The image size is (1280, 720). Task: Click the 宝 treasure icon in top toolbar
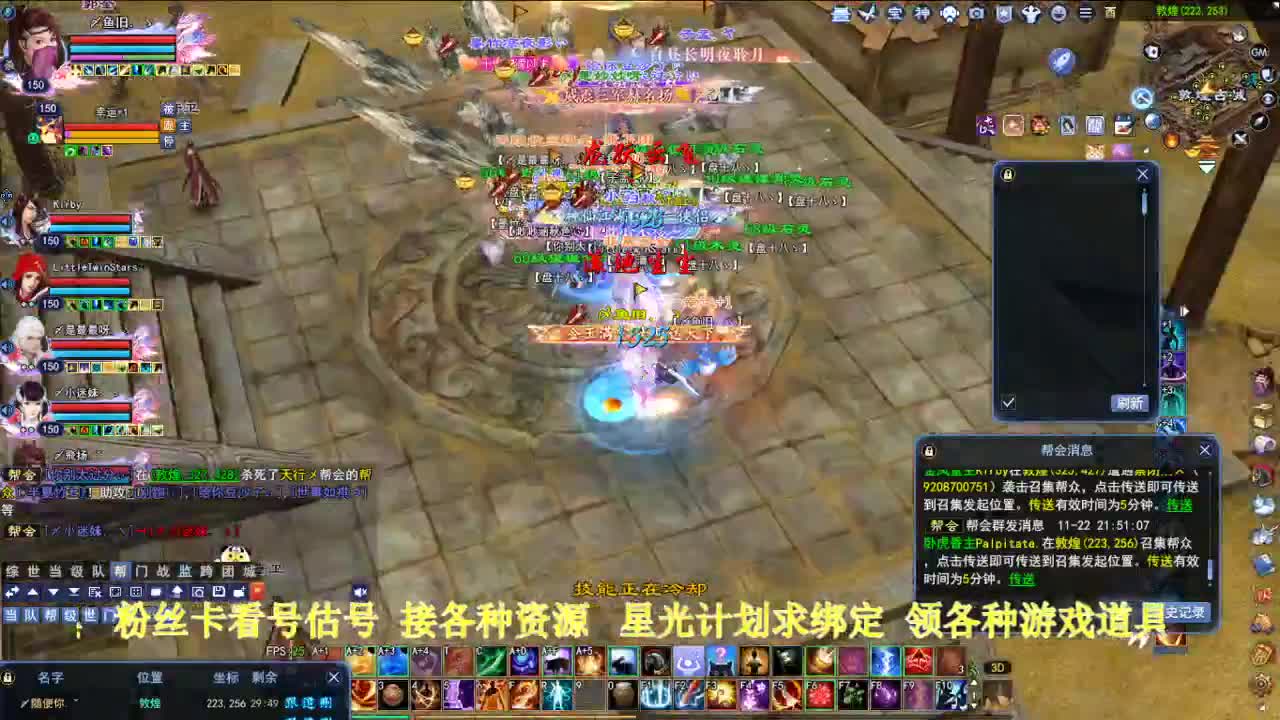(896, 13)
